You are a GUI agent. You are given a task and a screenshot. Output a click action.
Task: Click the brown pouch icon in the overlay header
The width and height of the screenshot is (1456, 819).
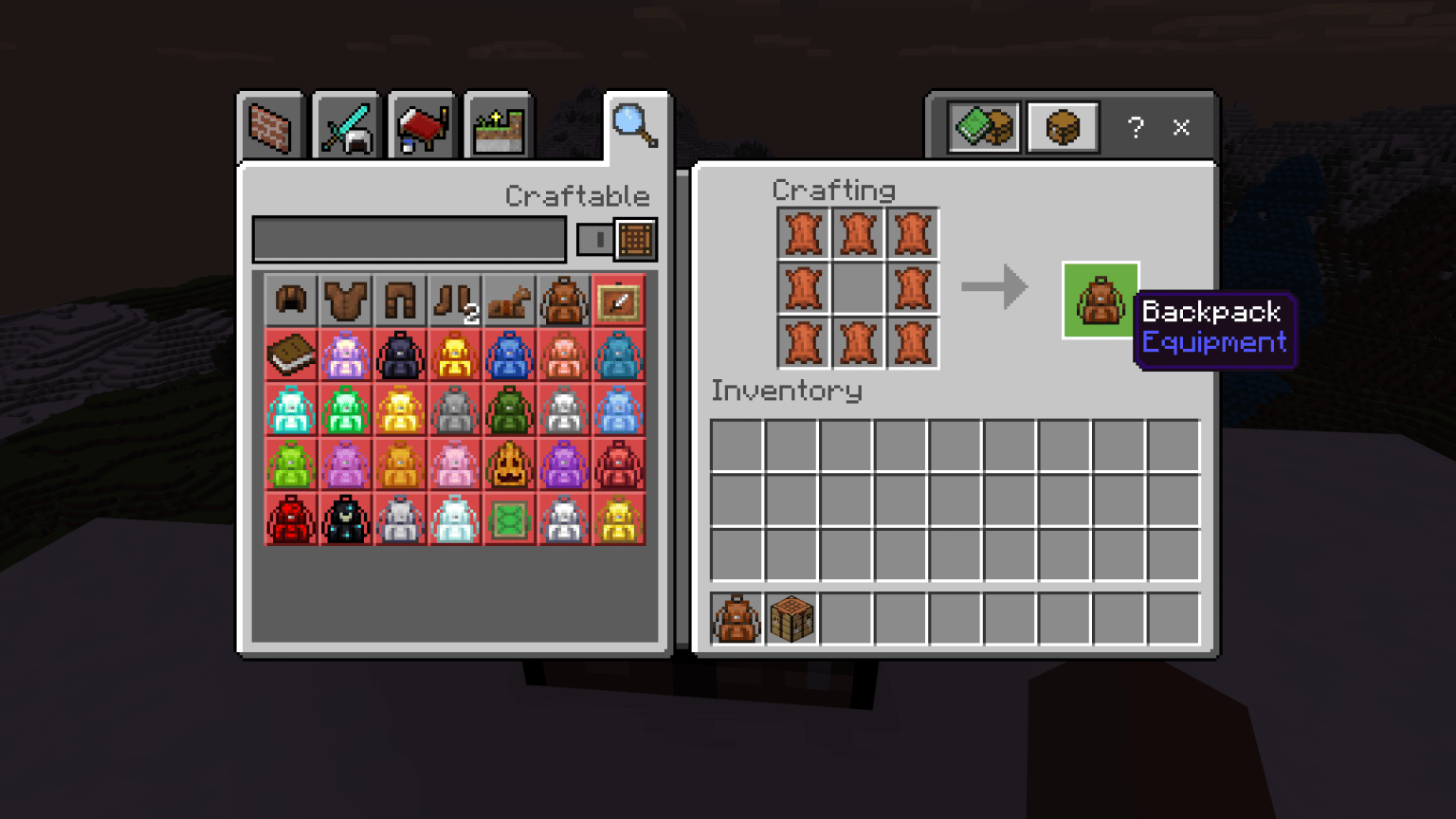pyautogui.click(x=1063, y=126)
